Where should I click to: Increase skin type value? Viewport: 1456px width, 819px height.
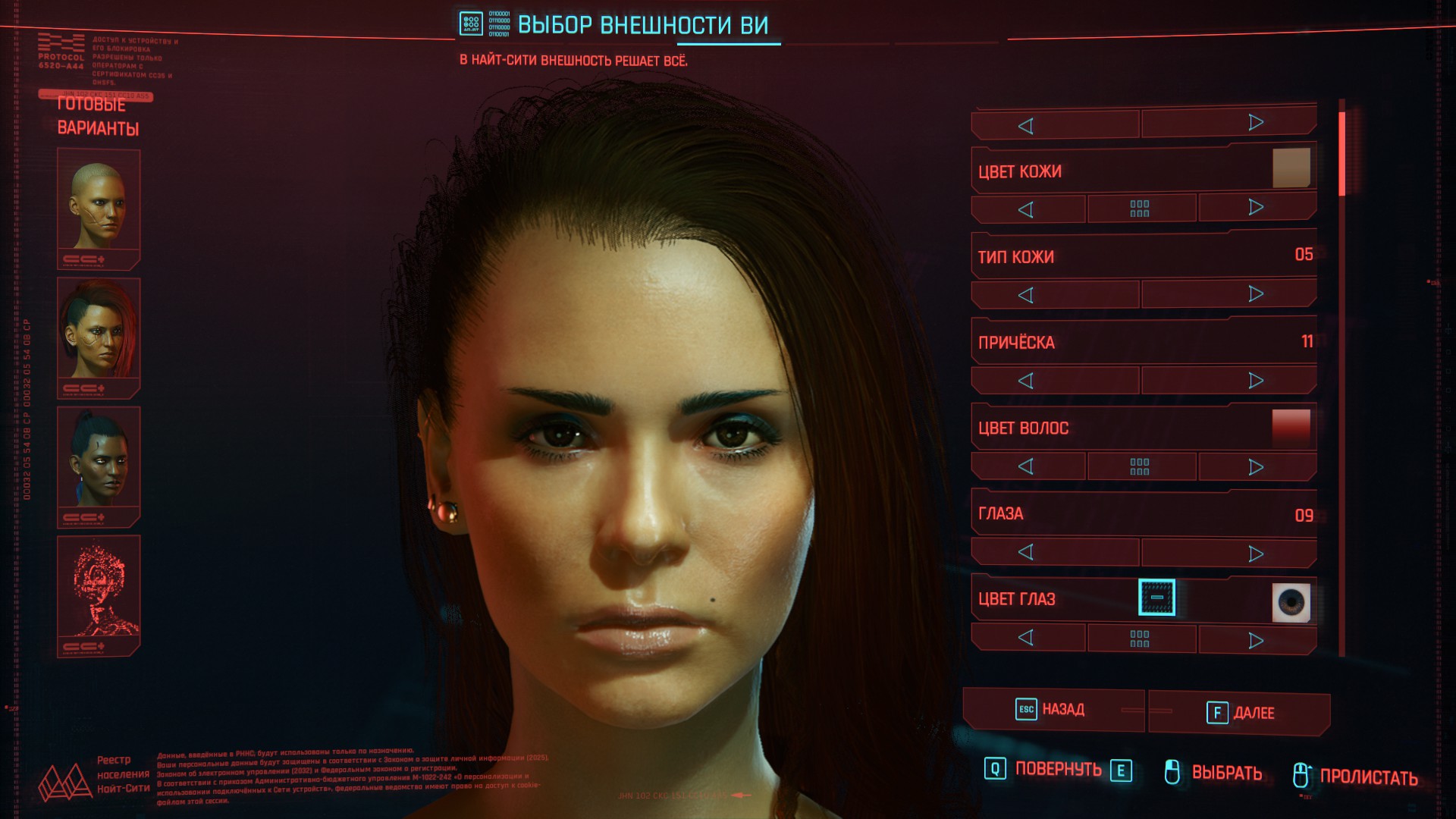[x=1256, y=294]
